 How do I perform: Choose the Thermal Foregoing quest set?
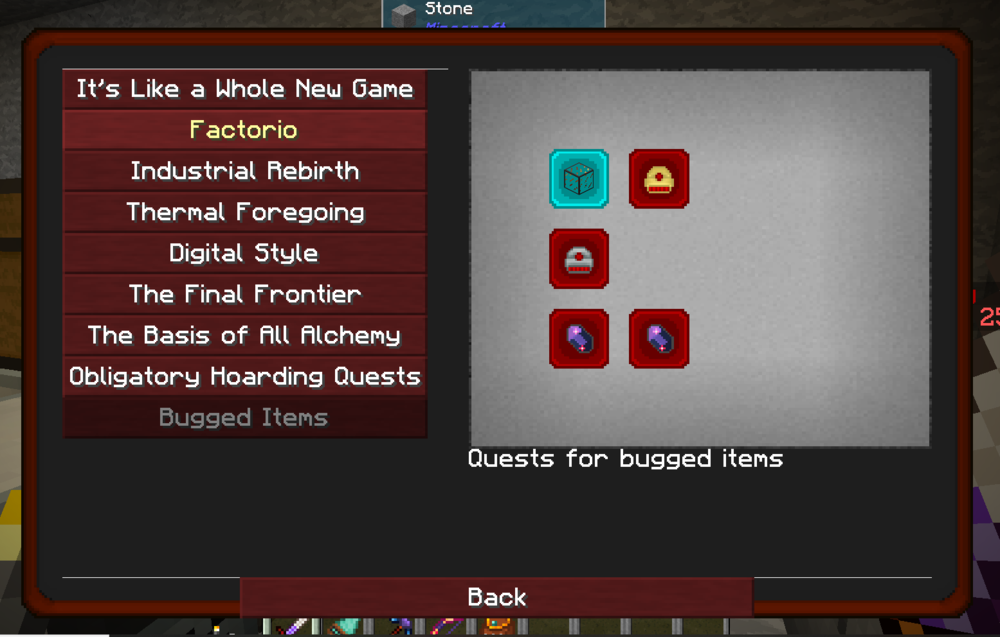click(244, 212)
